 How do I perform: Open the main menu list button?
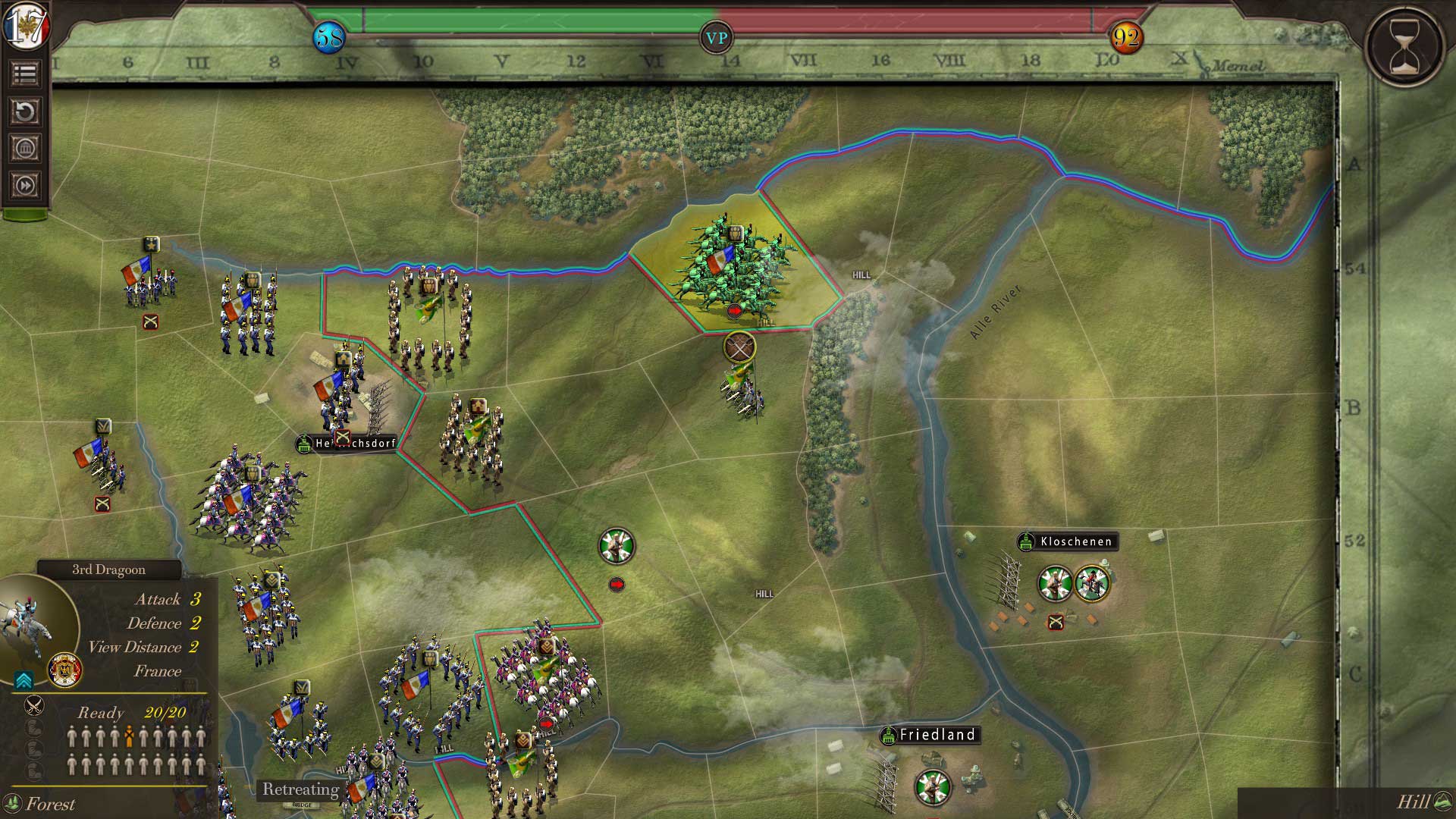click(x=25, y=74)
